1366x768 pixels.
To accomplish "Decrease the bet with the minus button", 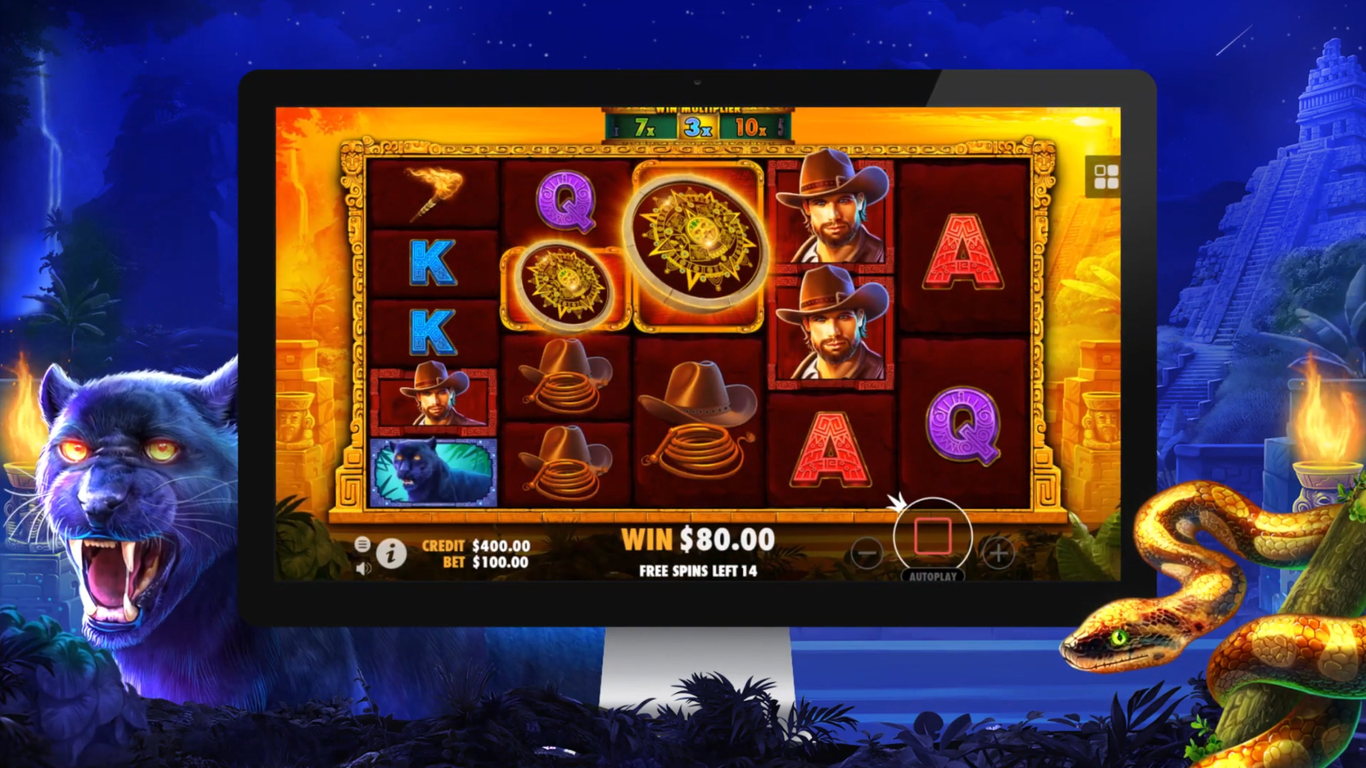I will click(867, 552).
